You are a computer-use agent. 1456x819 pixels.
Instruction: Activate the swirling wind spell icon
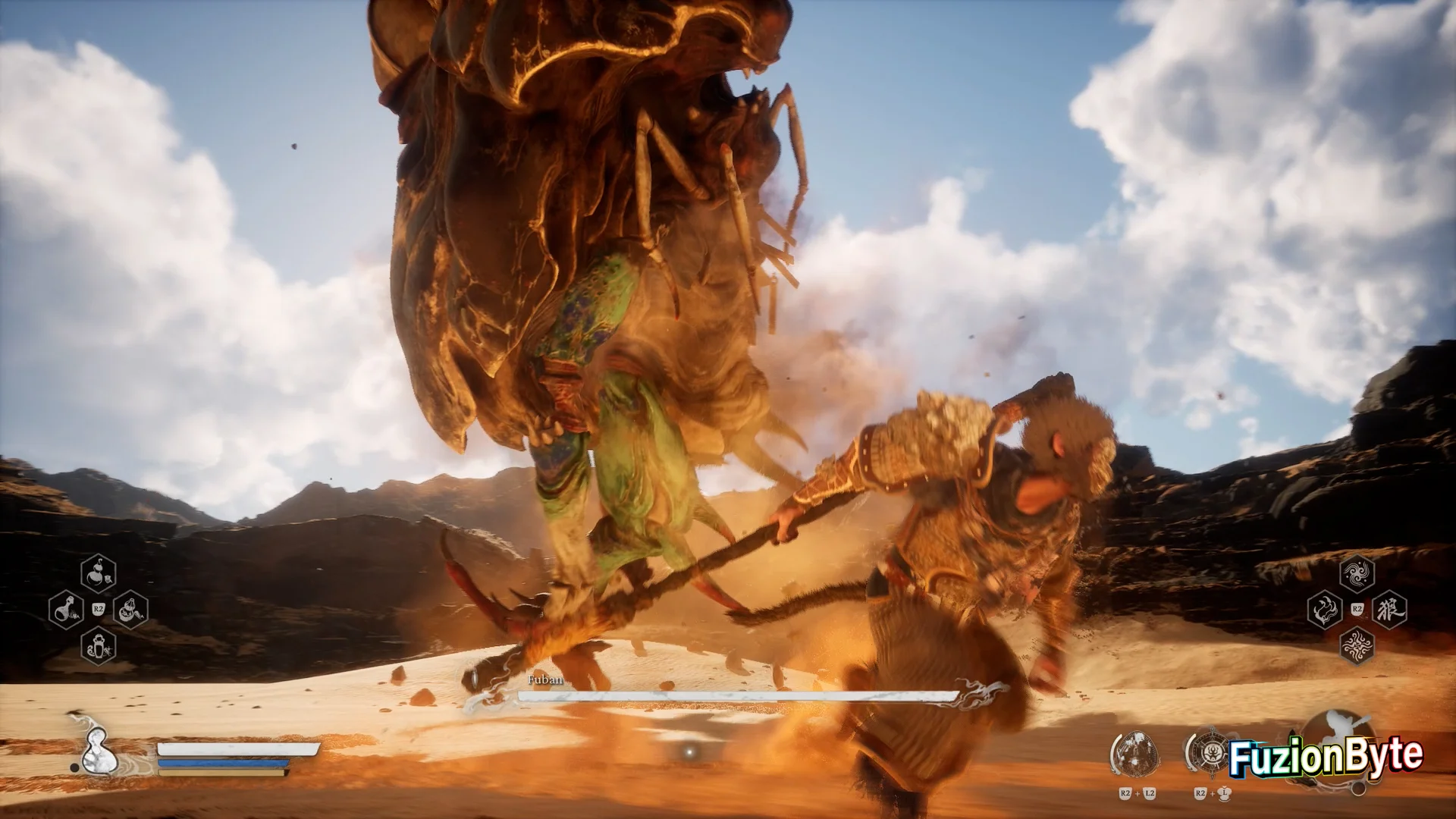click(x=1357, y=573)
